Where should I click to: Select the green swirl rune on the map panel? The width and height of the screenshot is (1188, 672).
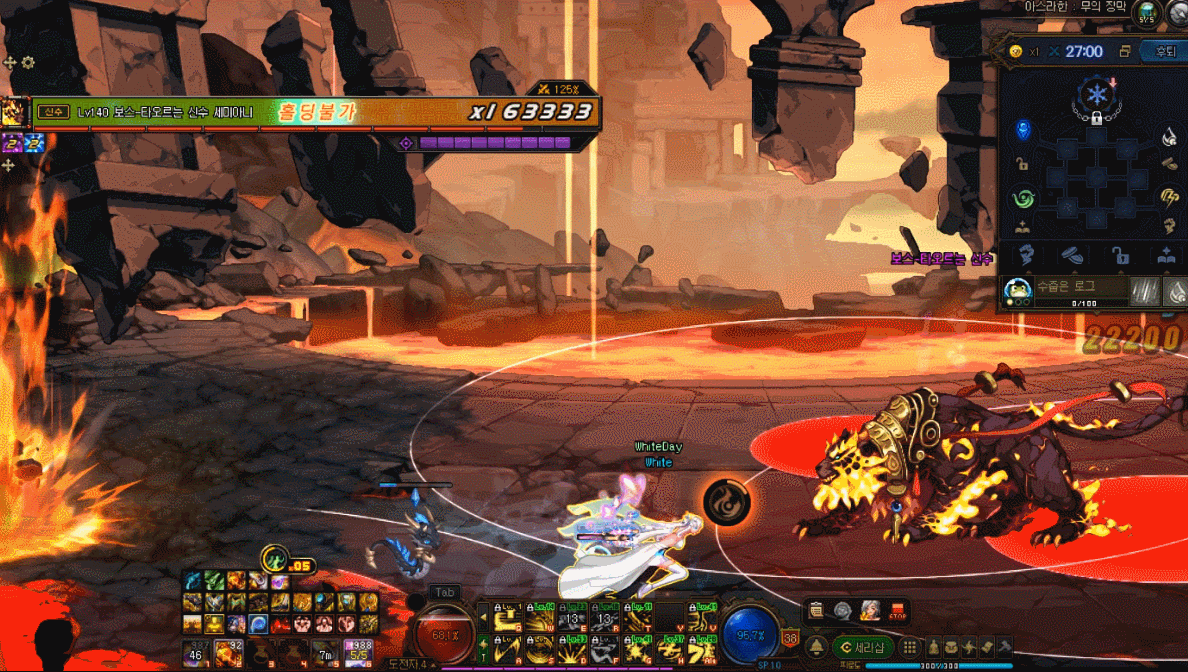pos(1022,197)
